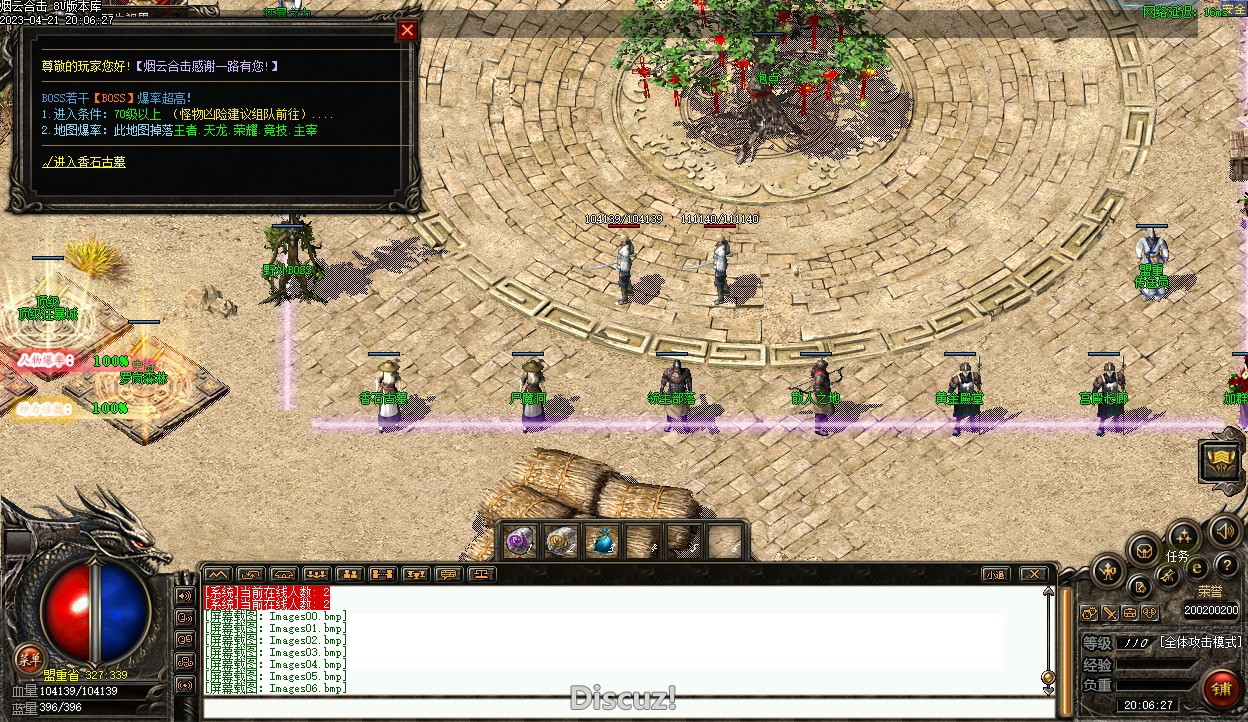Viewport: 1248px width, 722px height.
Task: Toggle sound with the speaker icon
Action: pyautogui.click(x=1223, y=530)
